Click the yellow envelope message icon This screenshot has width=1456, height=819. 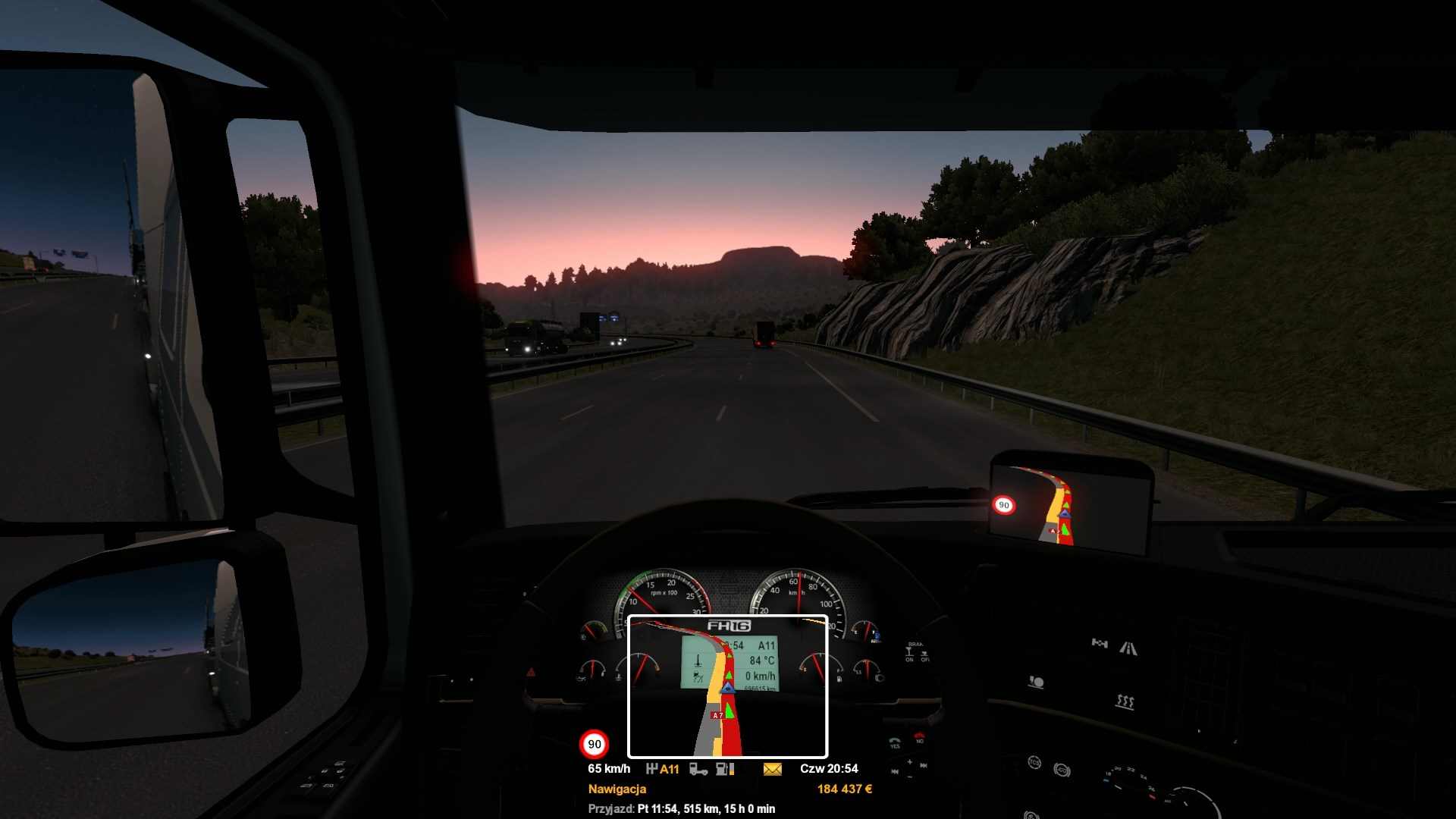pyautogui.click(x=772, y=769)
